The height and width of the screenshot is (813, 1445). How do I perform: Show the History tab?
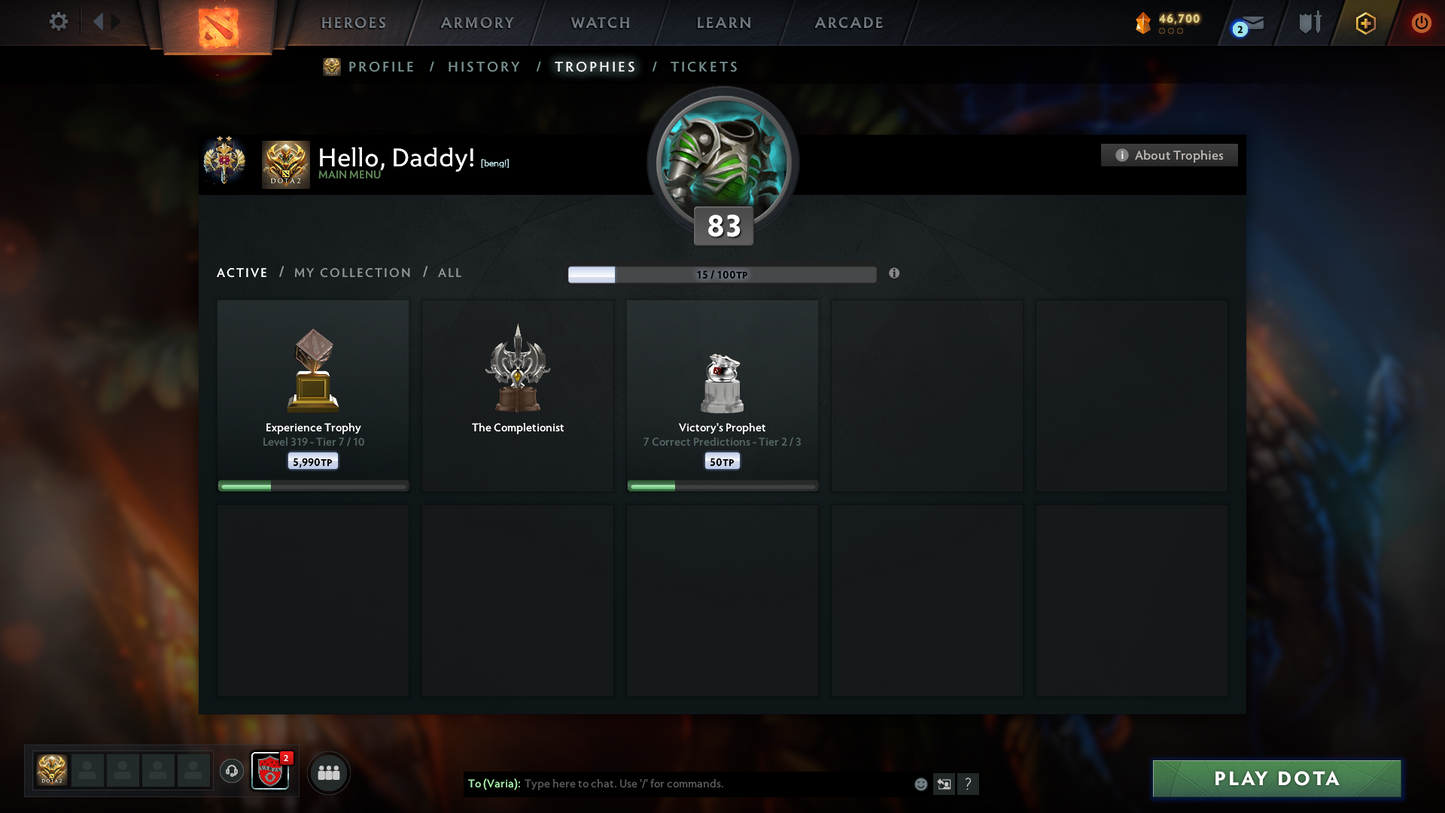point(484,67)
